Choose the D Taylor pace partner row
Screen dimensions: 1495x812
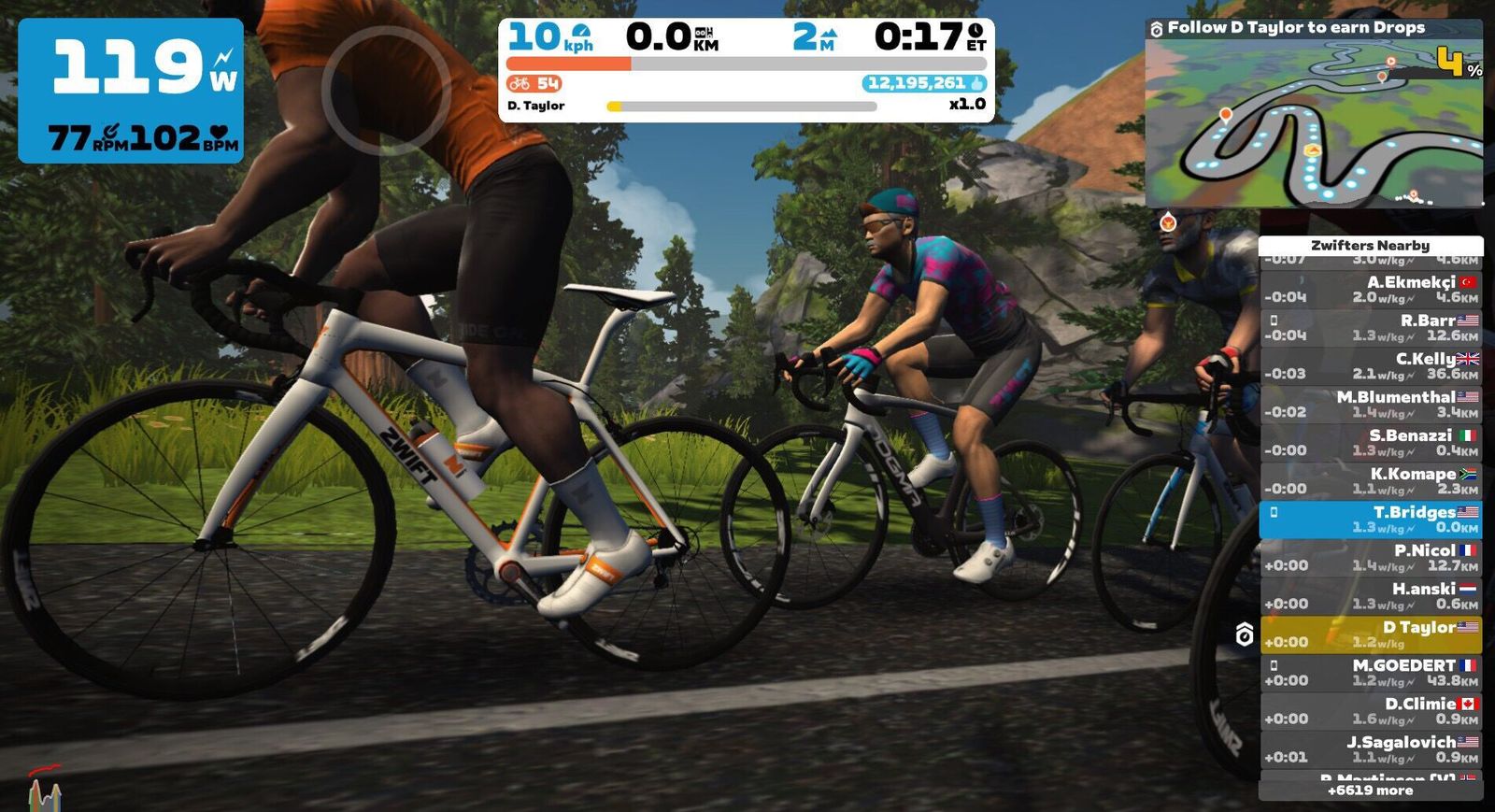pos(1370,634)
